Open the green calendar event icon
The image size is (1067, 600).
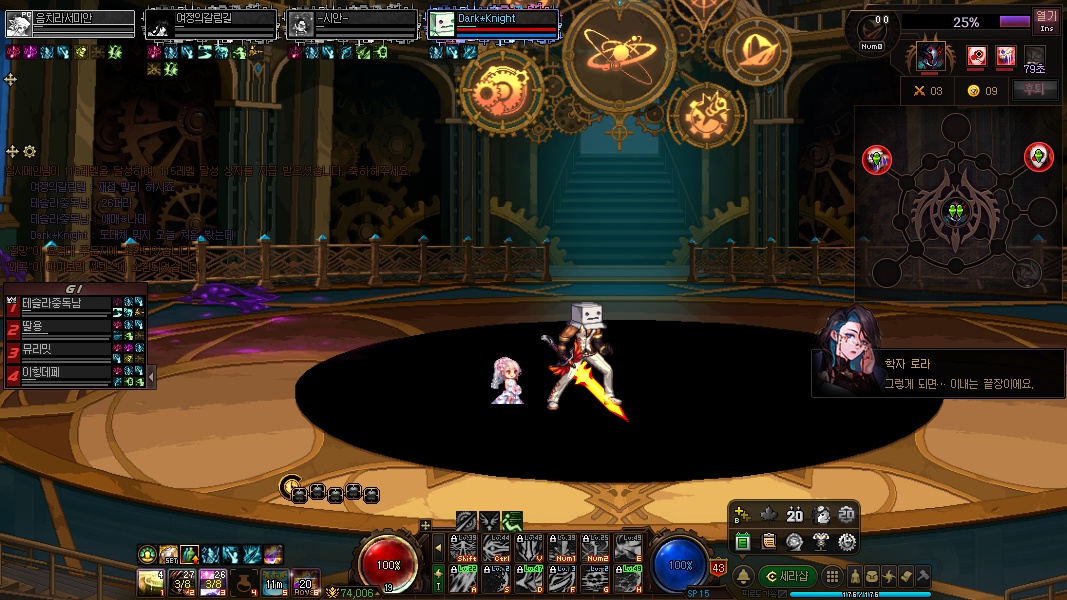[x=743, y=541]
